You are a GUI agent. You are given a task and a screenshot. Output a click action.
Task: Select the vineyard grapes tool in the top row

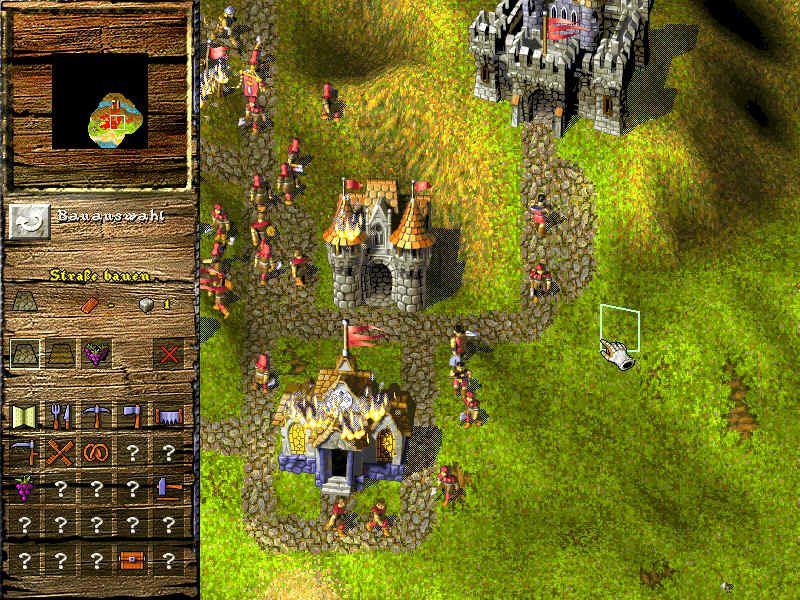coord(97,352)
